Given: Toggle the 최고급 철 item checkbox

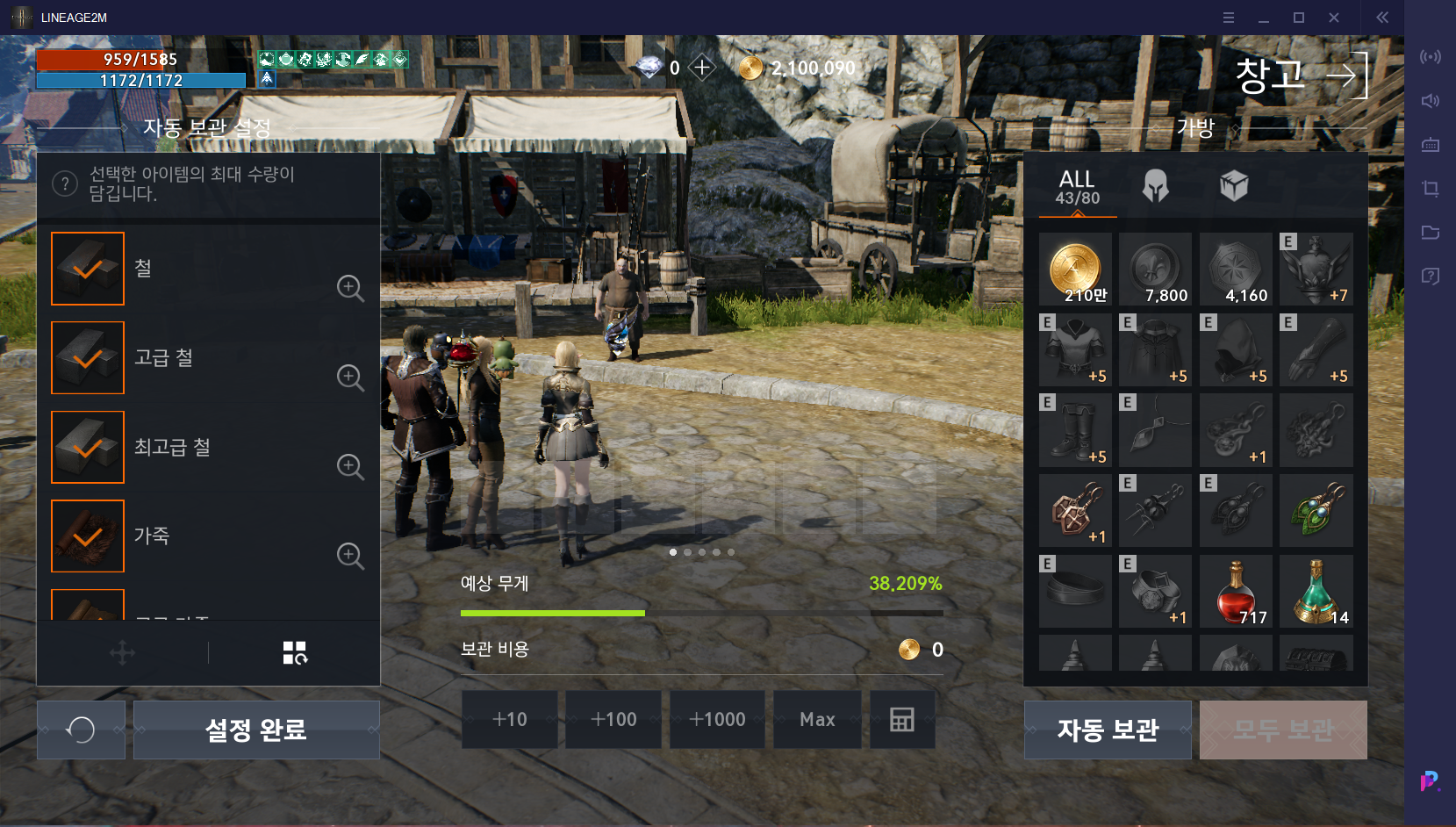Looking at the screenshot, I should coord(88,448).
